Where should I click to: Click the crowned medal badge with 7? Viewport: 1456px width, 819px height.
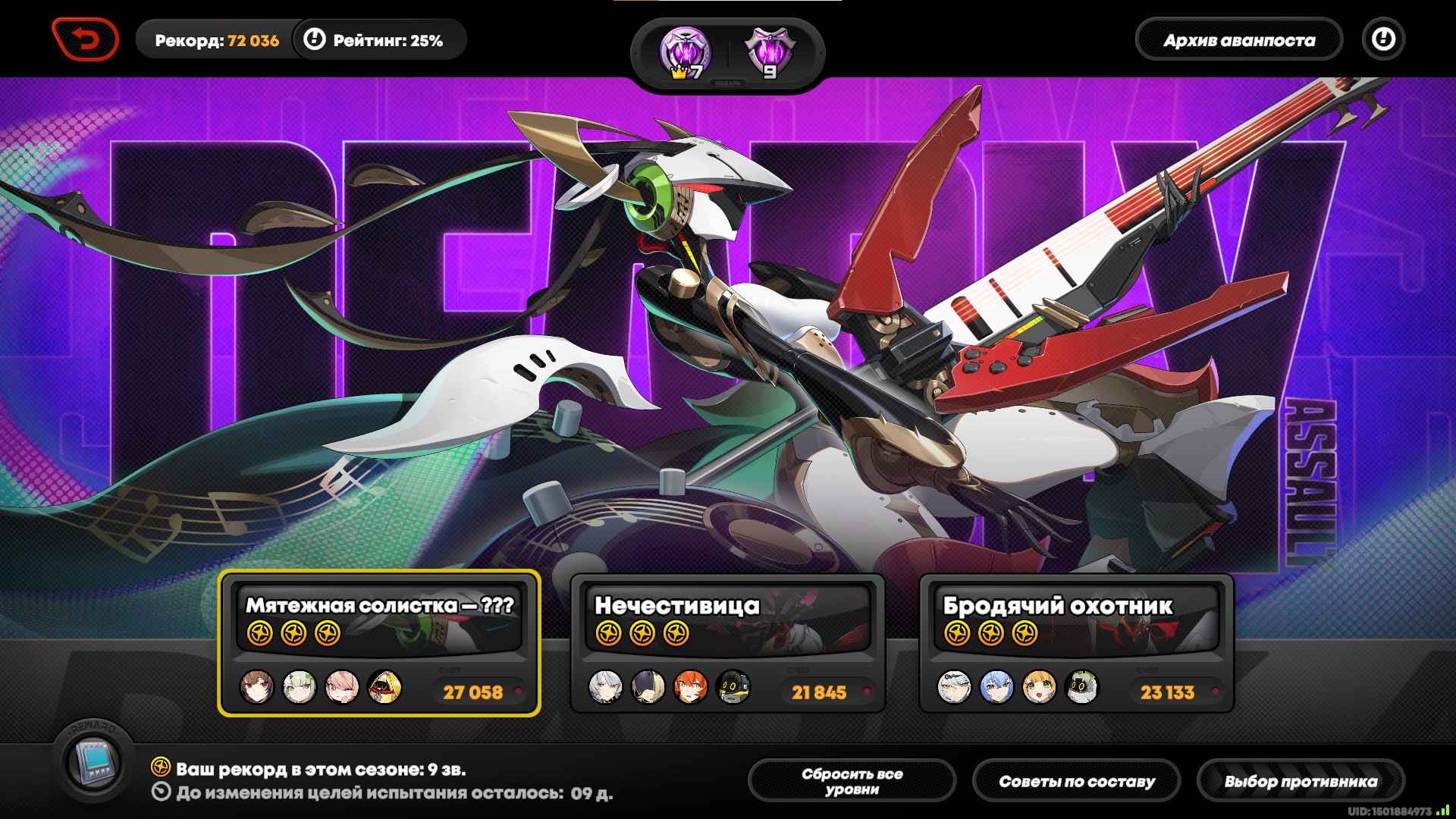pos(685,53)
